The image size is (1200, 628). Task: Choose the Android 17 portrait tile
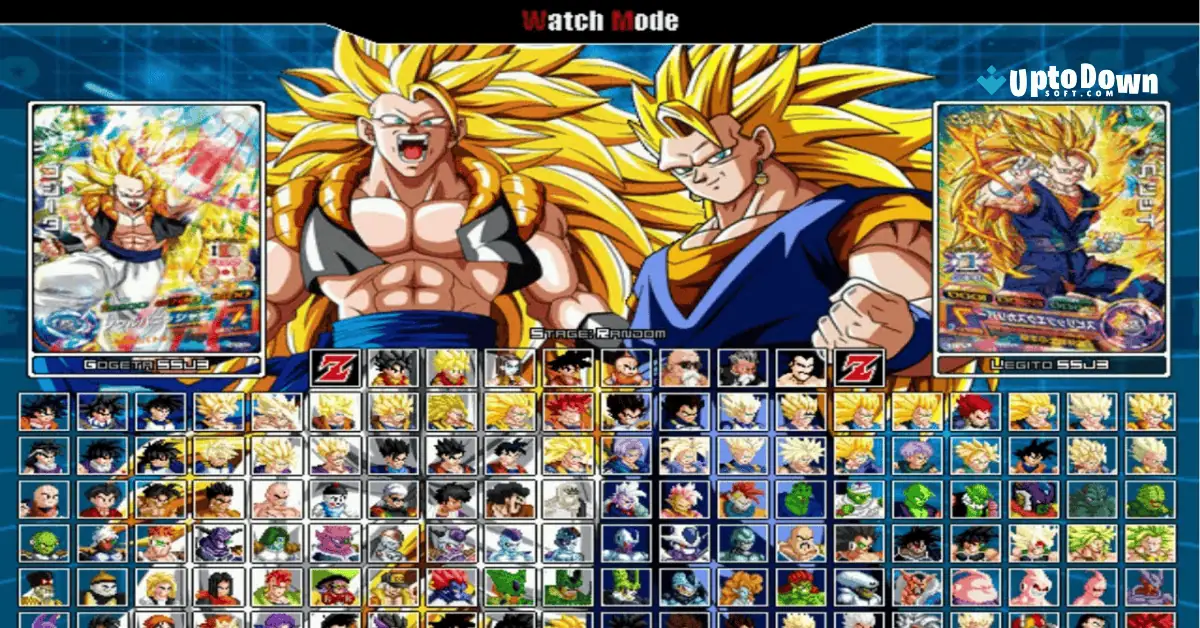click(x=218, y=586)
